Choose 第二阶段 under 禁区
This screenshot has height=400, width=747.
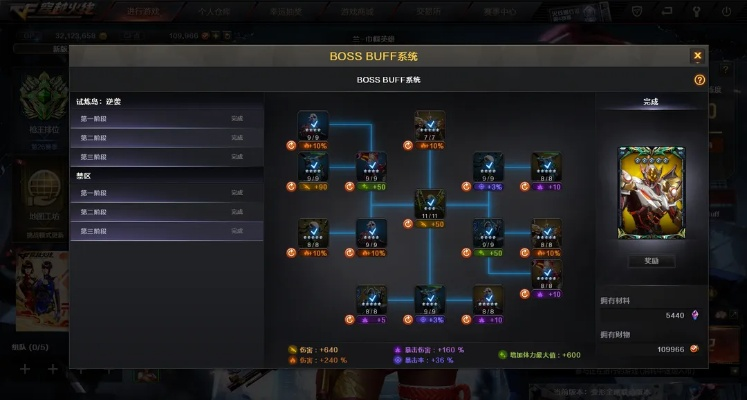pos(165,212)
